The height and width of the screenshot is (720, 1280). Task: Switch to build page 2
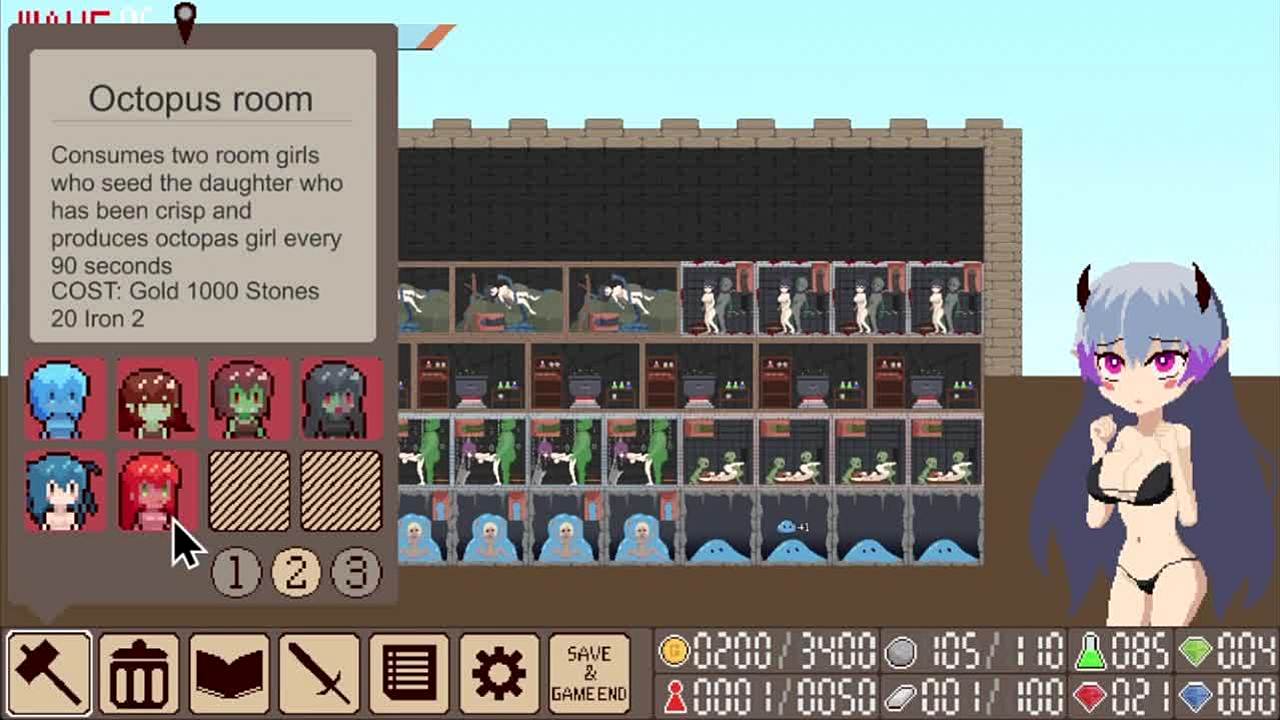(x=296, y=571)
